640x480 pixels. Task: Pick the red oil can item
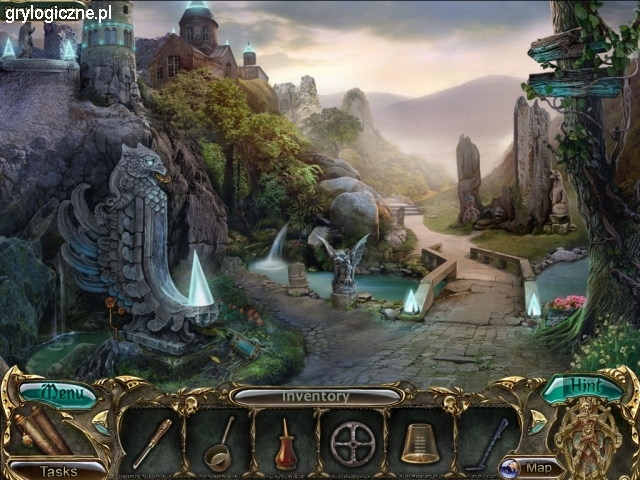point(286,445)
